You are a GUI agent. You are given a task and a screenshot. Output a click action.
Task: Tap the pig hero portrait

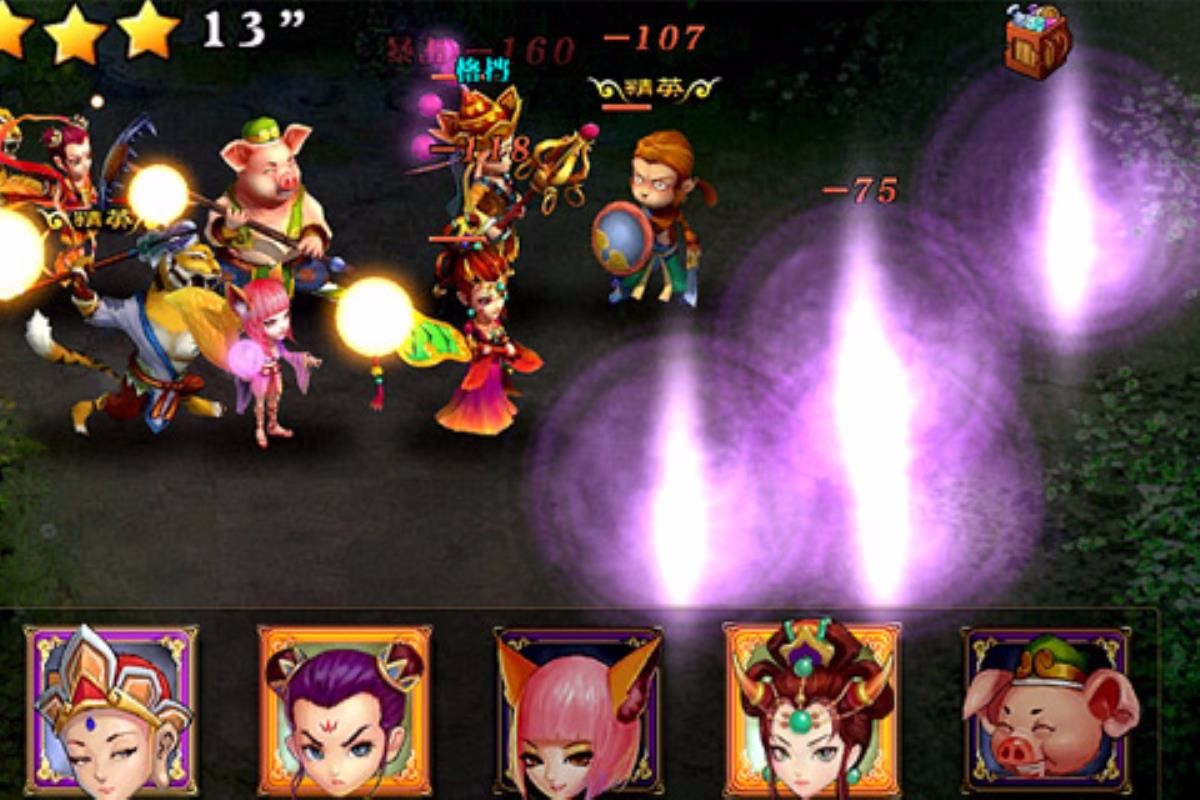pos(1046,710)
